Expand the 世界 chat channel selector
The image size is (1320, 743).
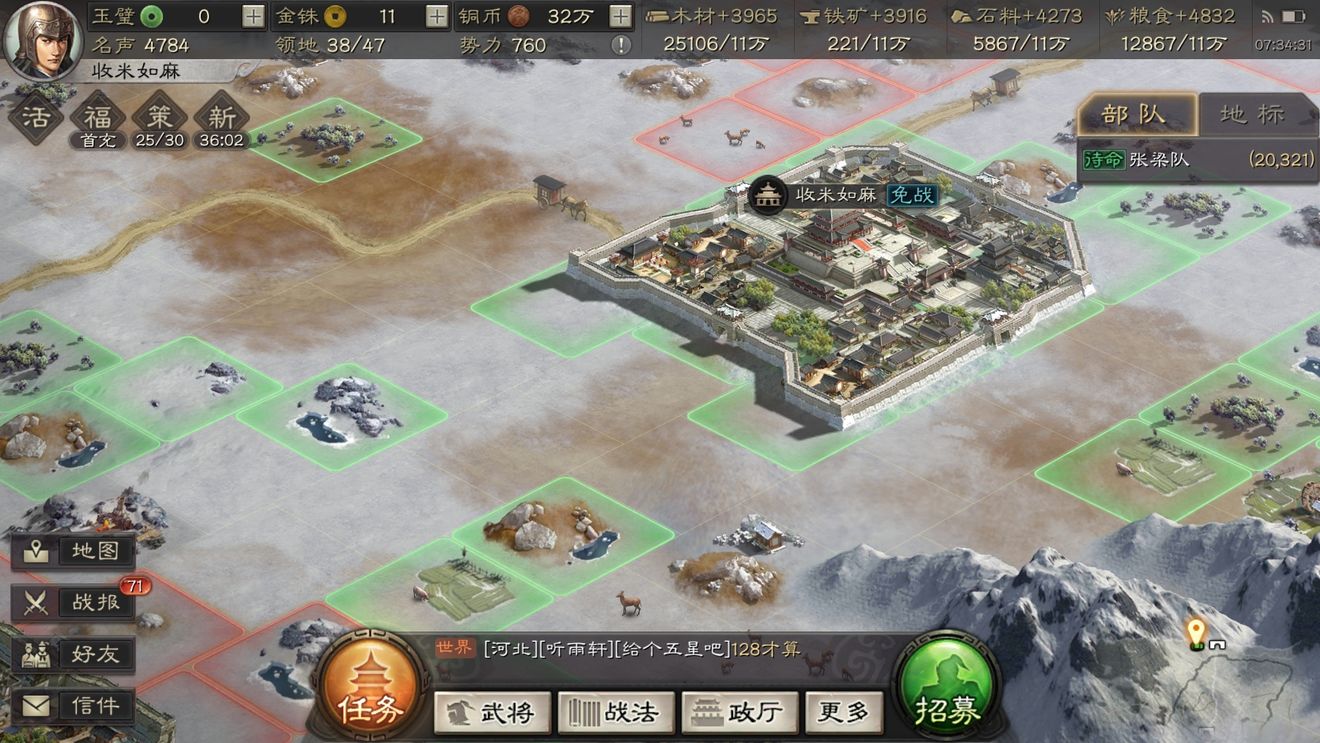pos(453,647)
